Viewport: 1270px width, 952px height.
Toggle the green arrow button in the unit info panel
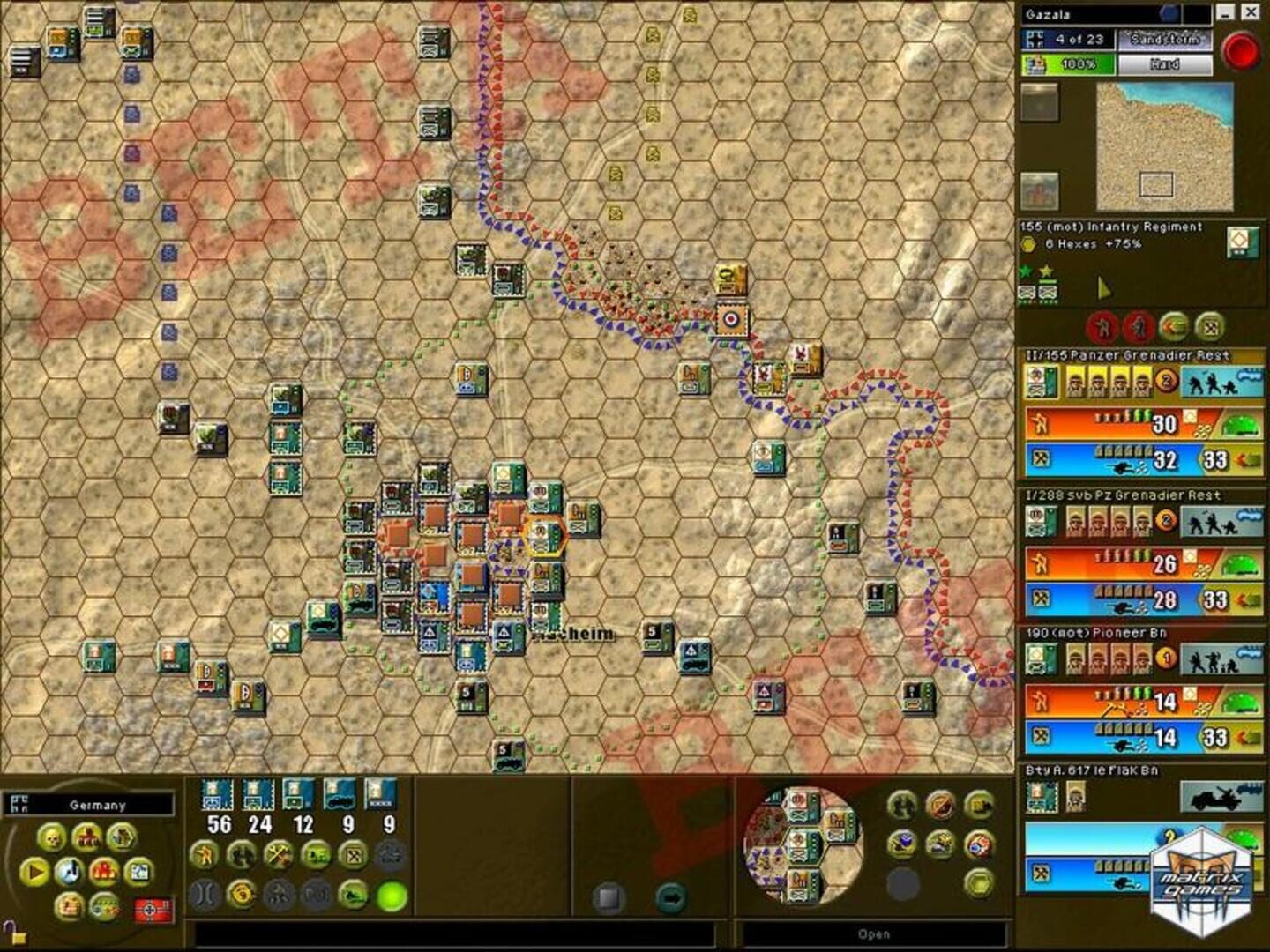pyautogui.click(x=1175, y=325)
